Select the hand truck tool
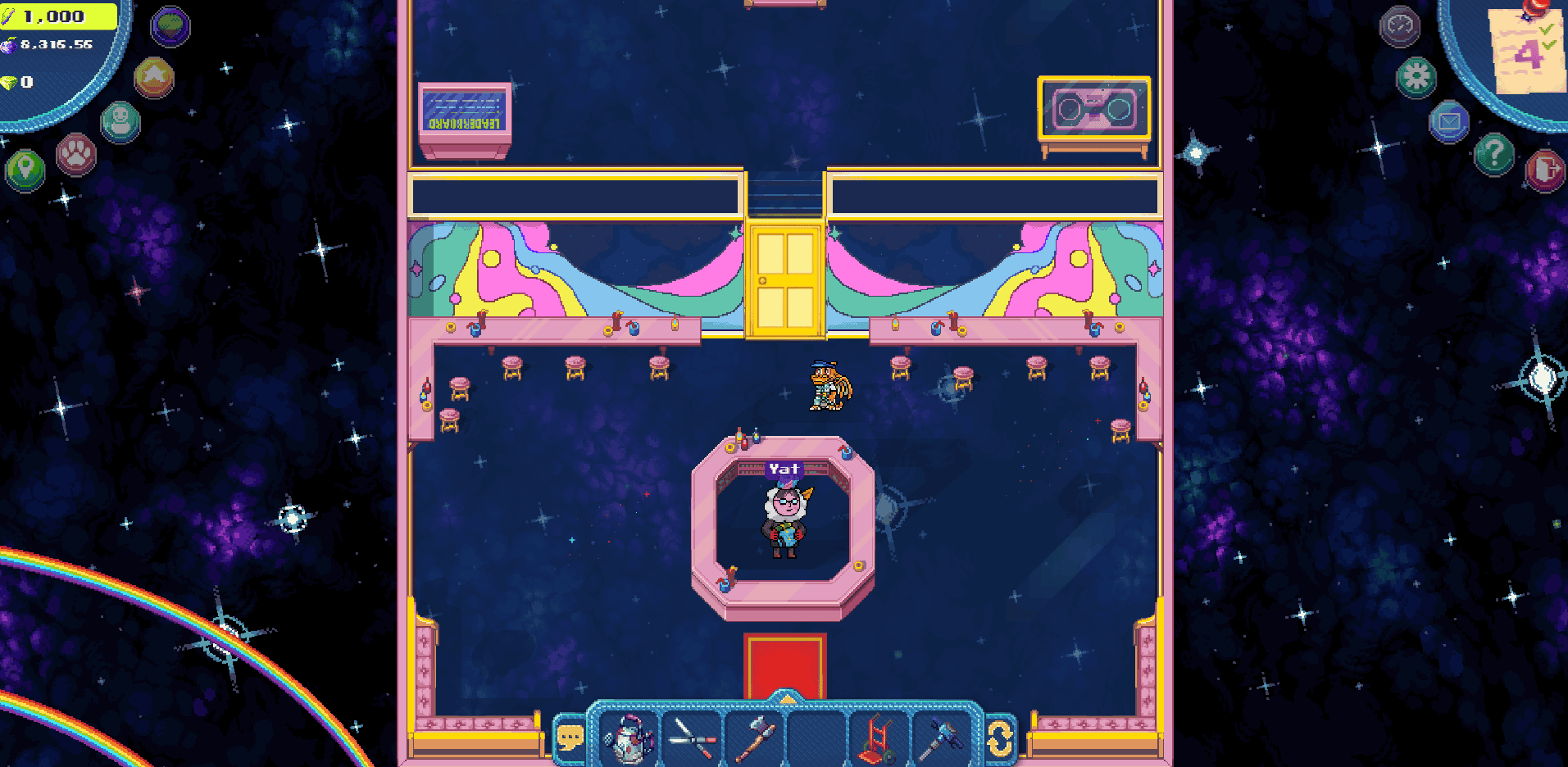The width and height of the screenshot is (1568, 767). point(879,737)
